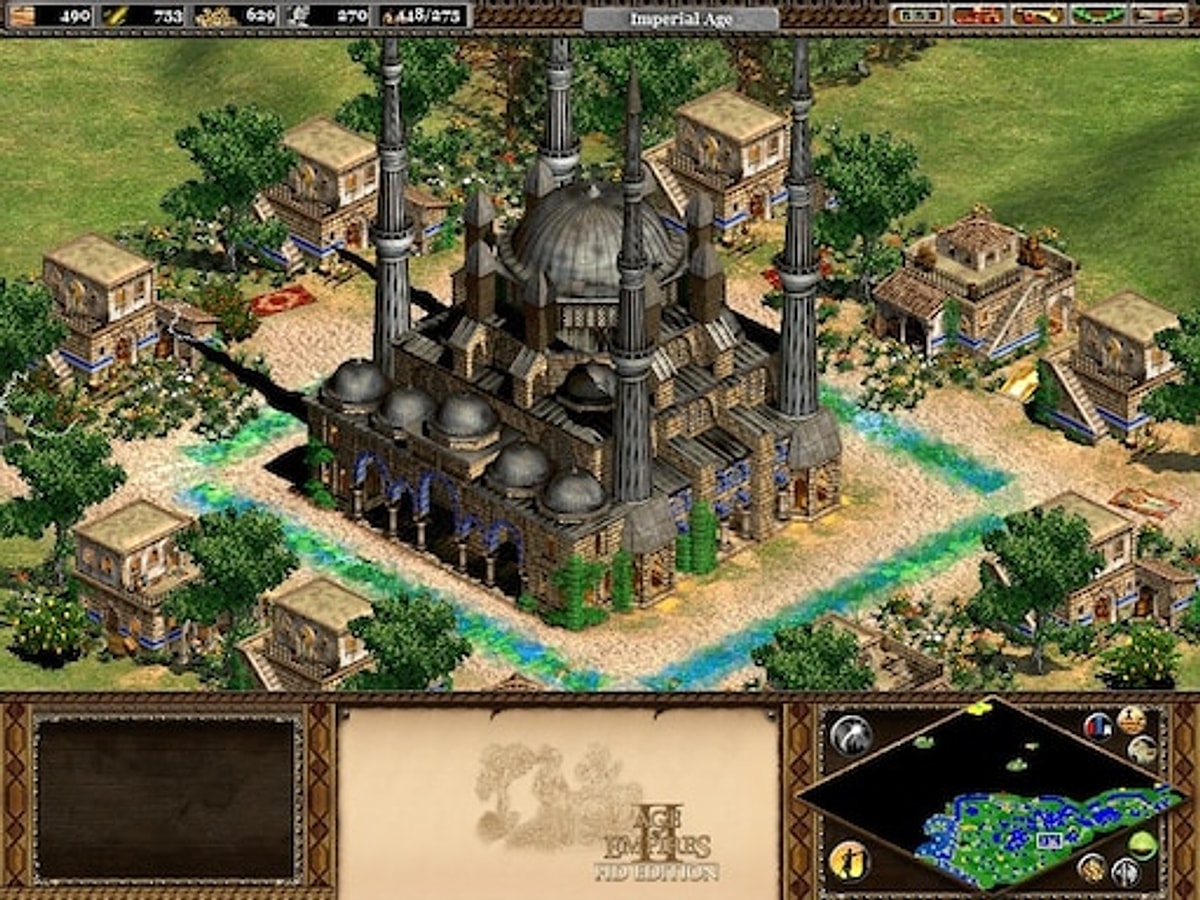This screenshot has height=900, width=1200.
Task: Click the golden horn button in top bar
Action: [x=1037, y=15]
